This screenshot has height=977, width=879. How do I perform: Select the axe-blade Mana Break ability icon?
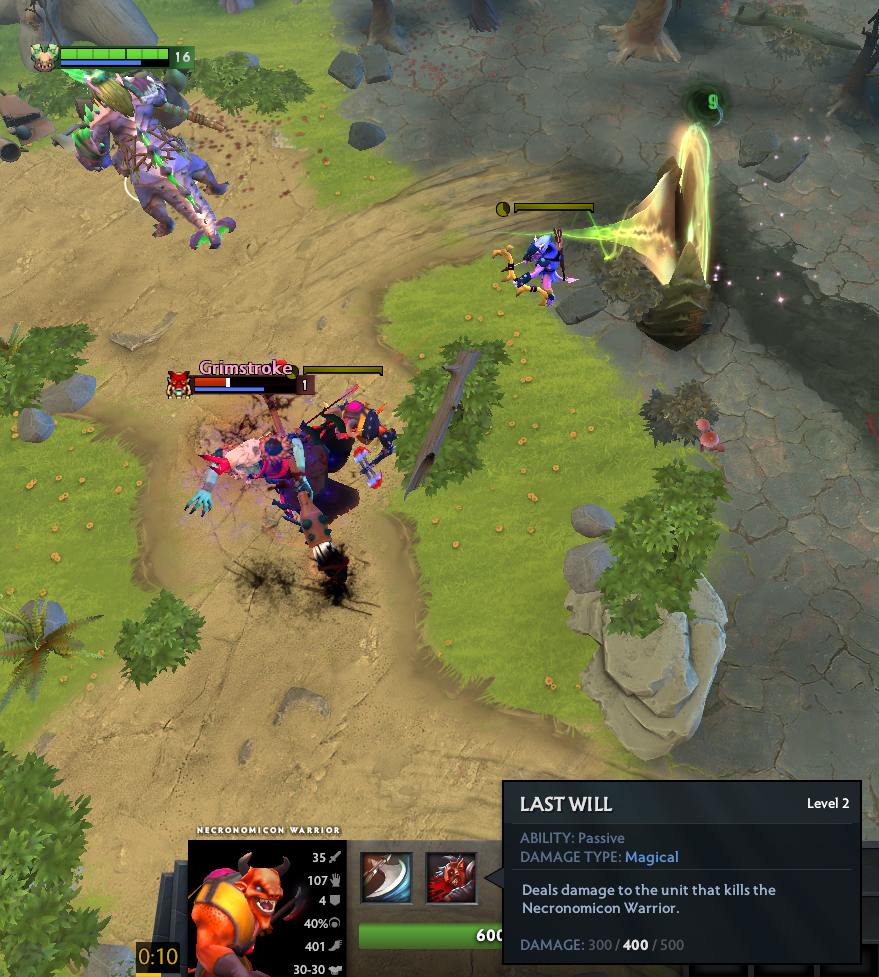tap(386, 877)
